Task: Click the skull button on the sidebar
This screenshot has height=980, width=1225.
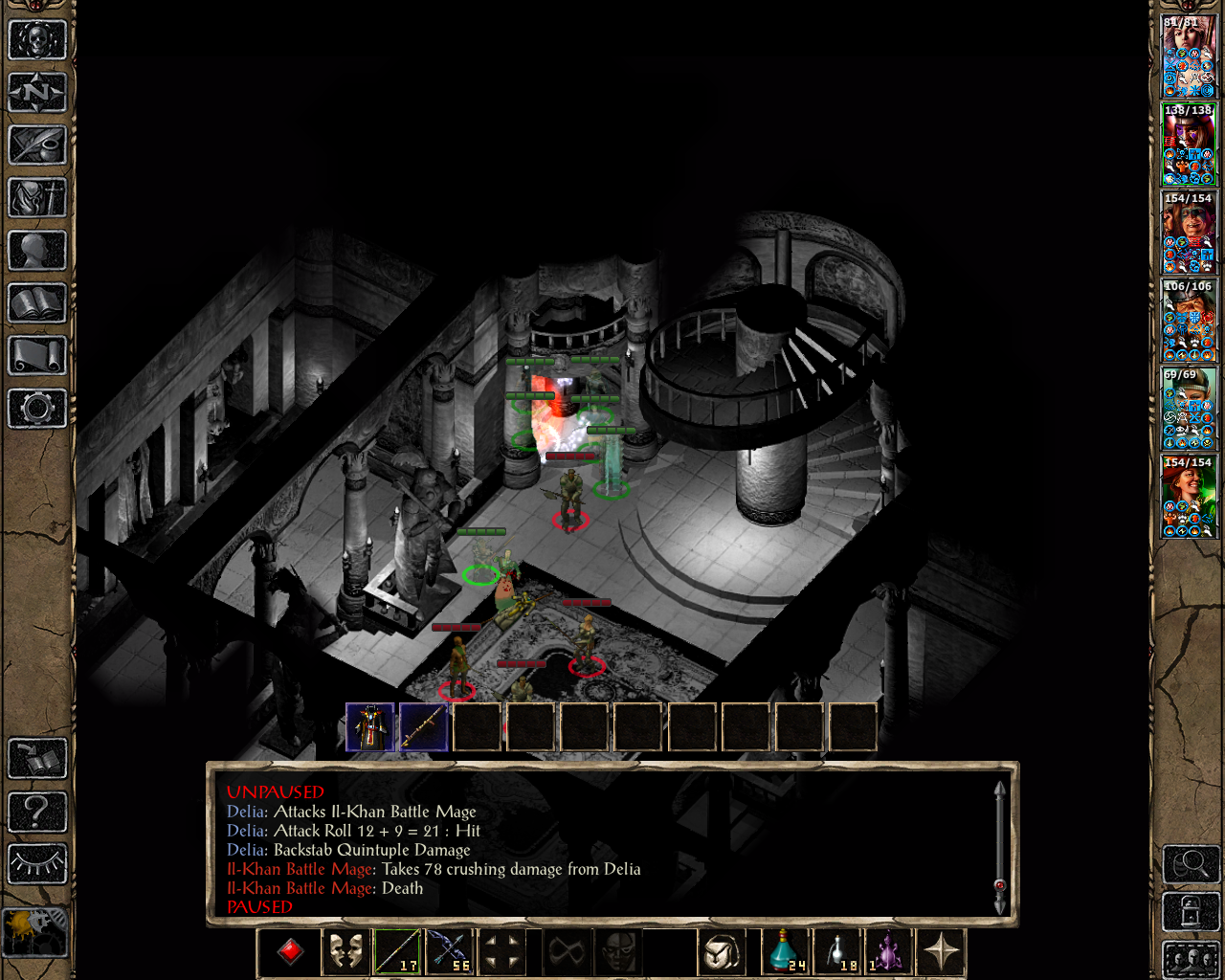Action: point(37,40)
